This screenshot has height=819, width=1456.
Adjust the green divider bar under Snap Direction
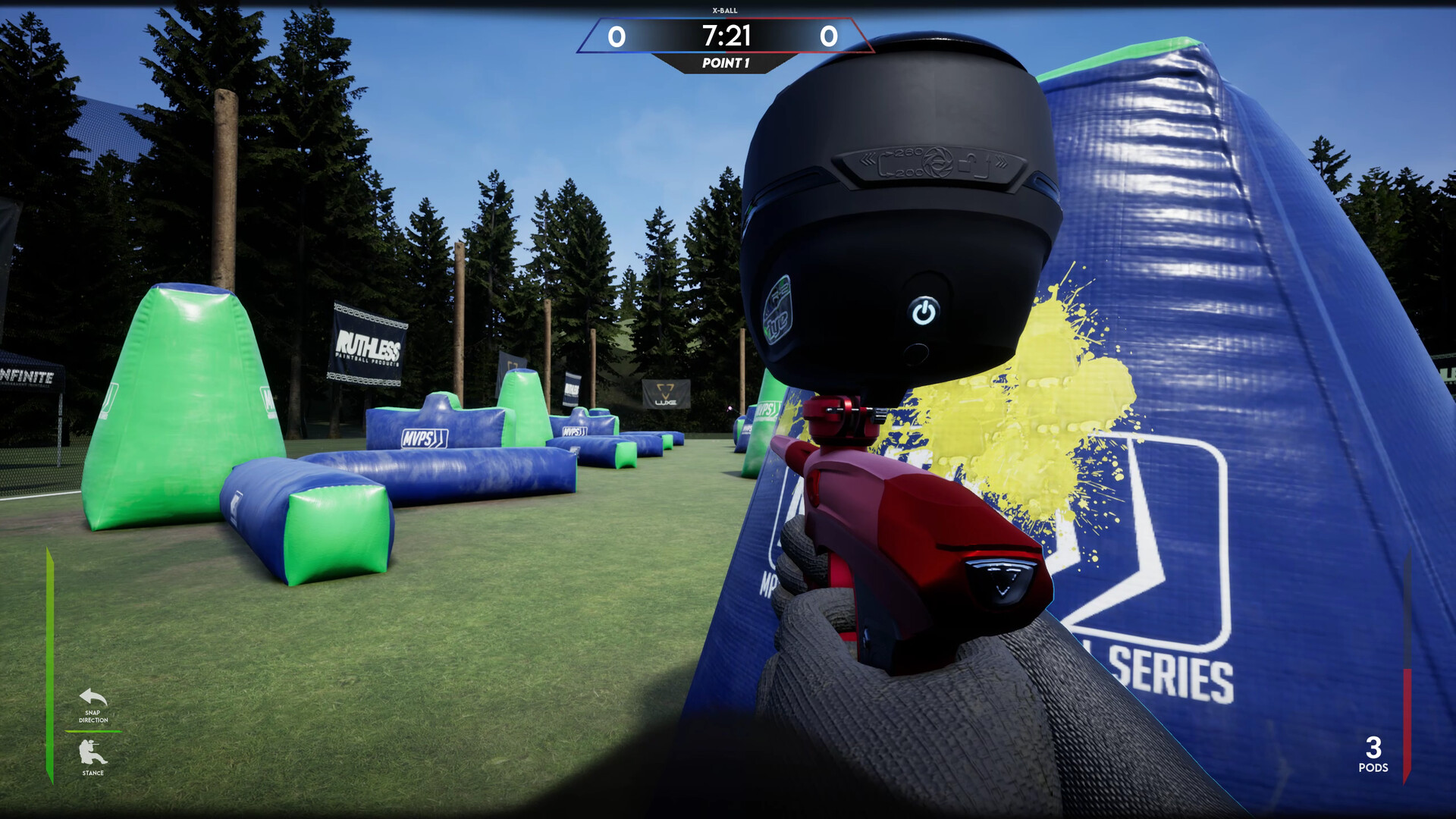93,733
